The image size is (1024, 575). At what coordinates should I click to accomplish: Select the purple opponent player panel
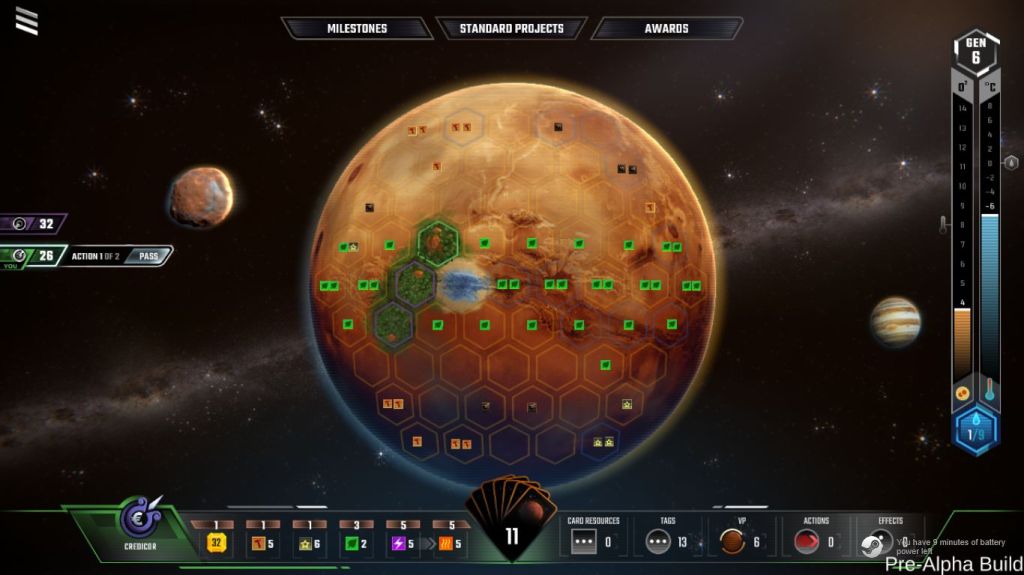pos(35,224)
